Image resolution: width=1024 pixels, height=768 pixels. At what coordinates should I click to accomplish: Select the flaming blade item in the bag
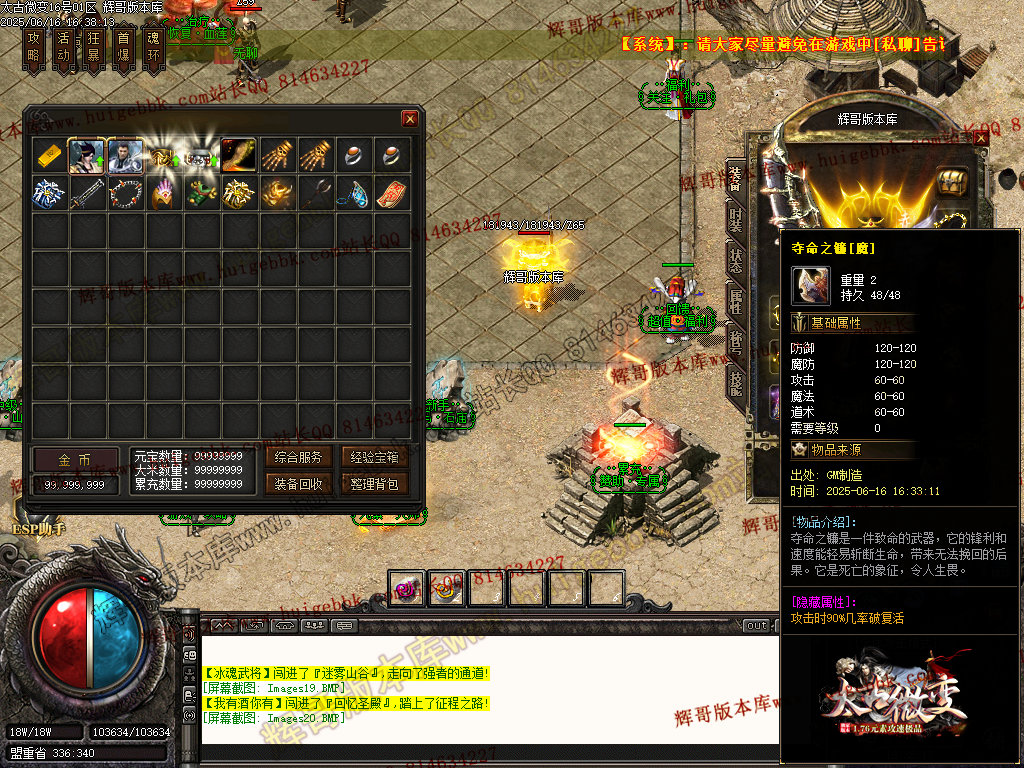click(x=239, y=155)
